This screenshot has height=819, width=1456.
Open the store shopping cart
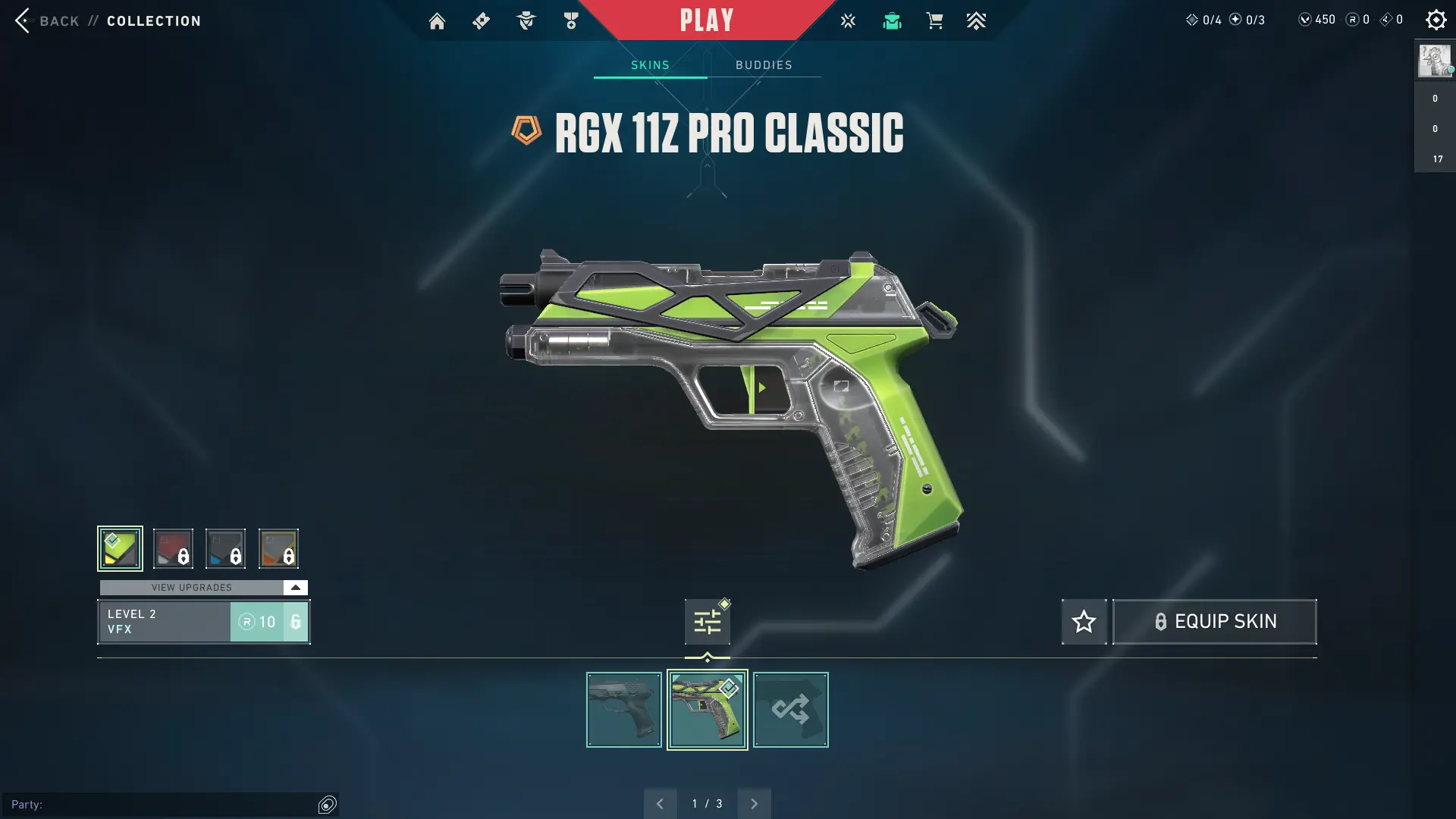point(934,21)
